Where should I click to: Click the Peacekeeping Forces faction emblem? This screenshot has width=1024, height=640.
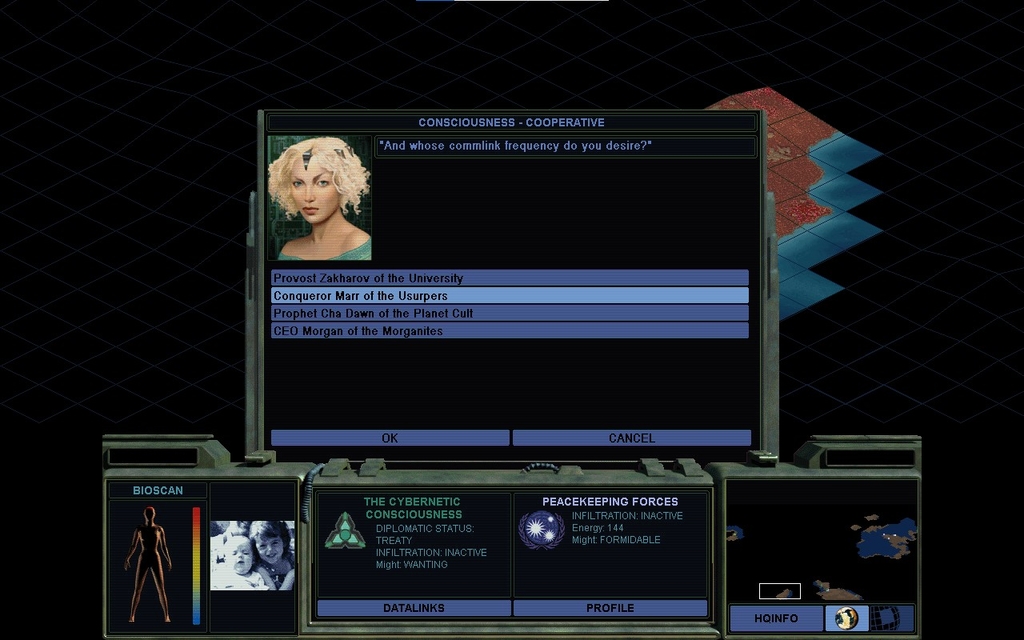(x=541, y=530)
